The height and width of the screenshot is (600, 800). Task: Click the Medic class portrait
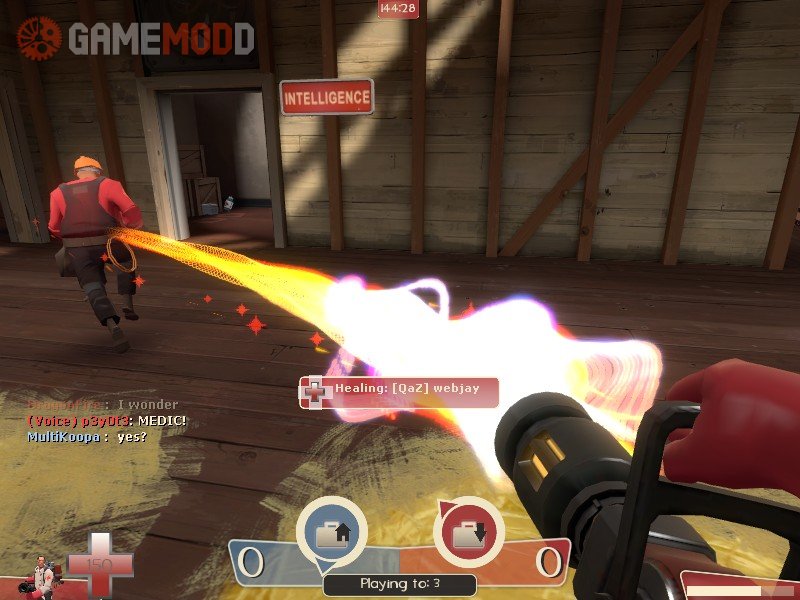coord(43,574)
